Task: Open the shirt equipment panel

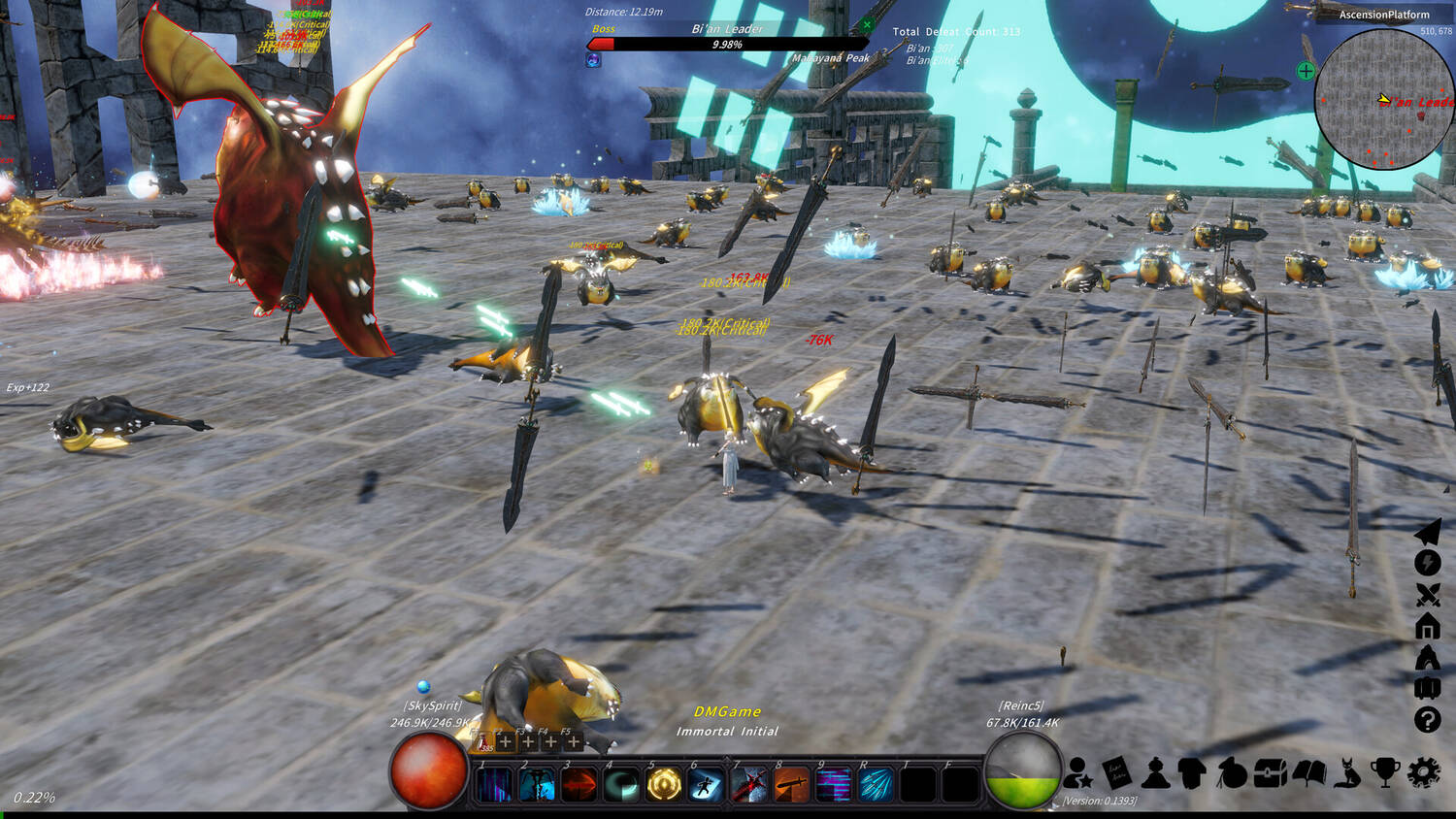Action: click(1193, 772)
